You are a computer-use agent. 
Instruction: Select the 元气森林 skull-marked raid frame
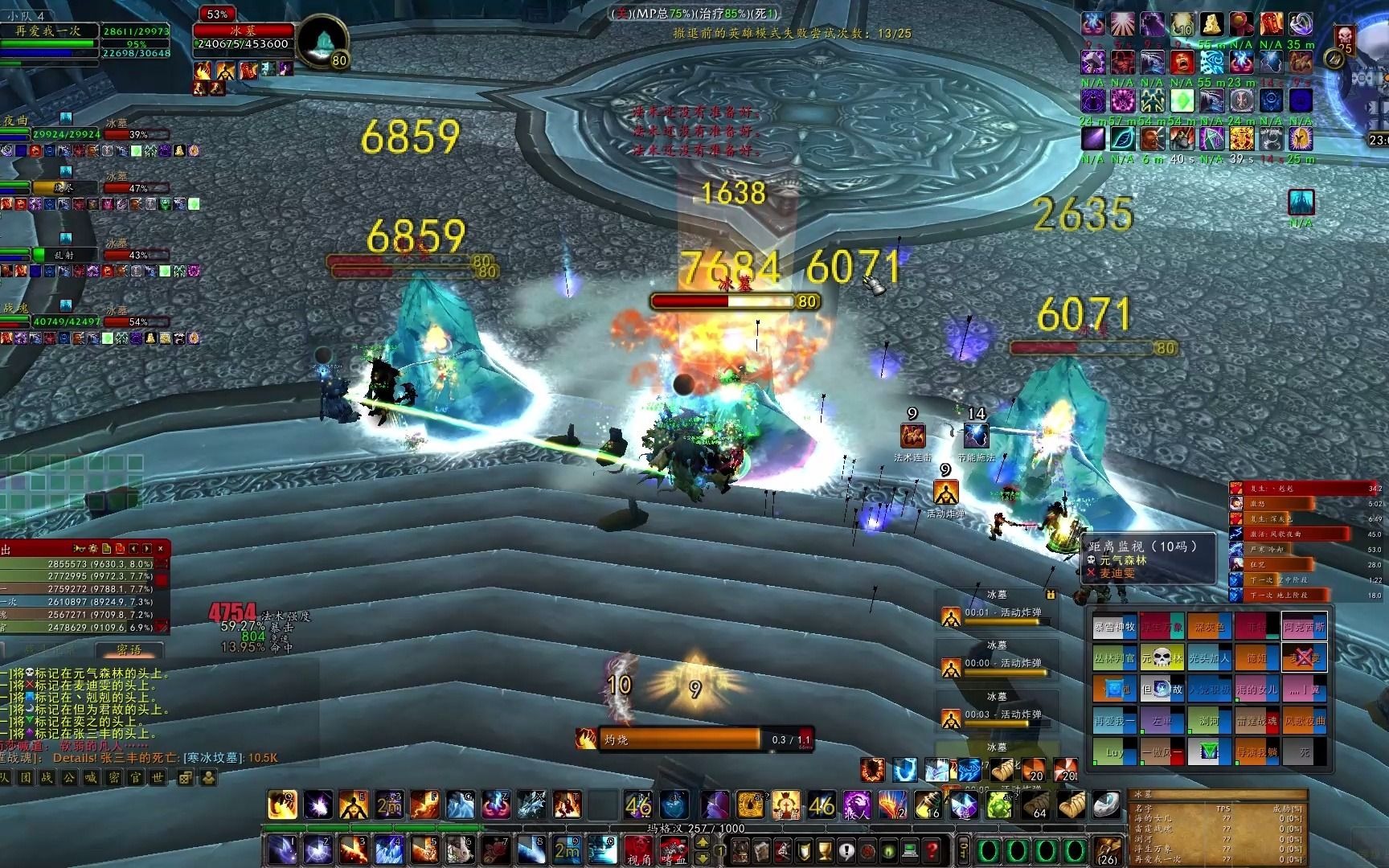click(1162, 658)
